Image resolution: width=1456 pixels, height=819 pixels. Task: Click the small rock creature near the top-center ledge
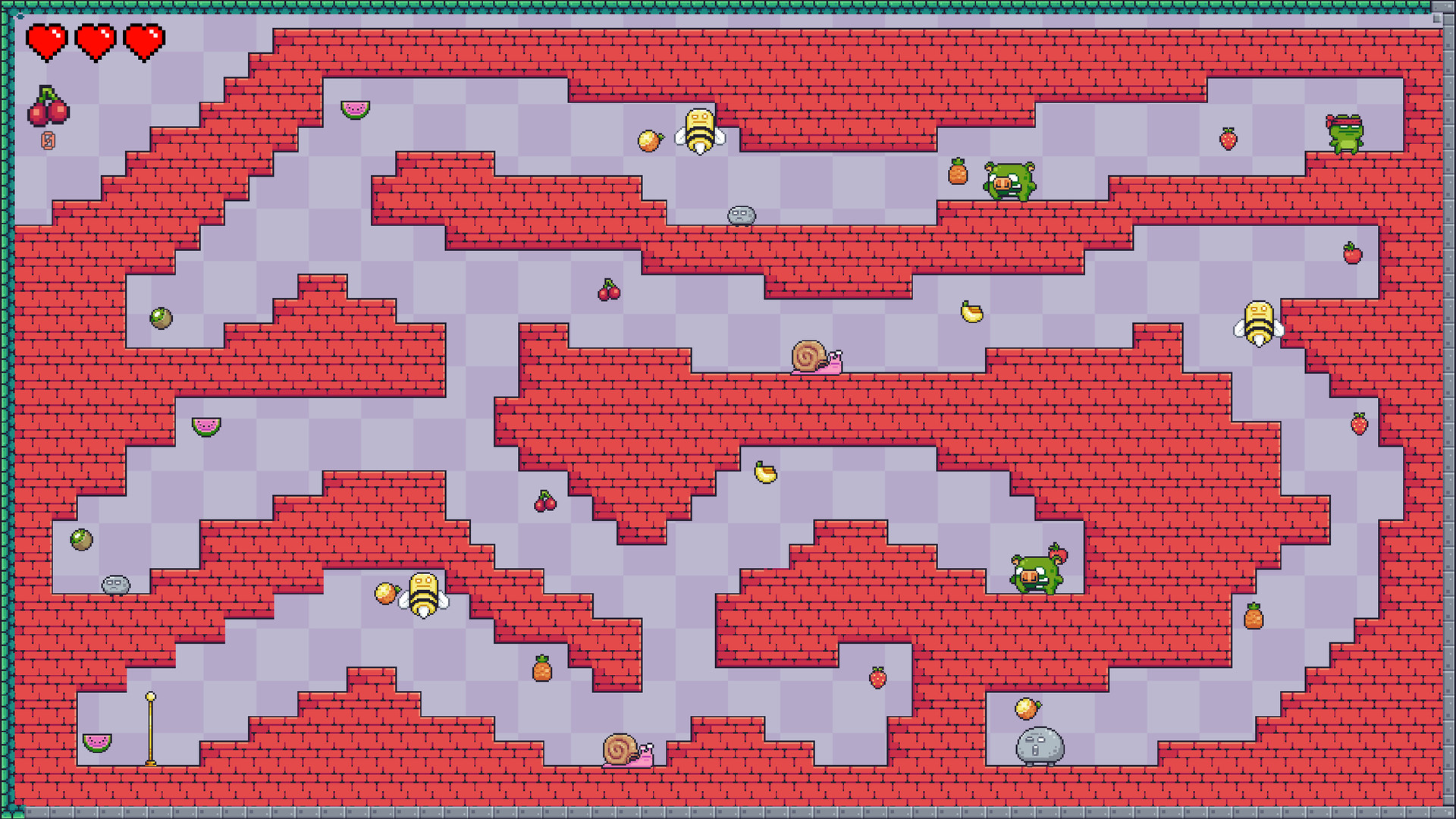pos(741,215)
